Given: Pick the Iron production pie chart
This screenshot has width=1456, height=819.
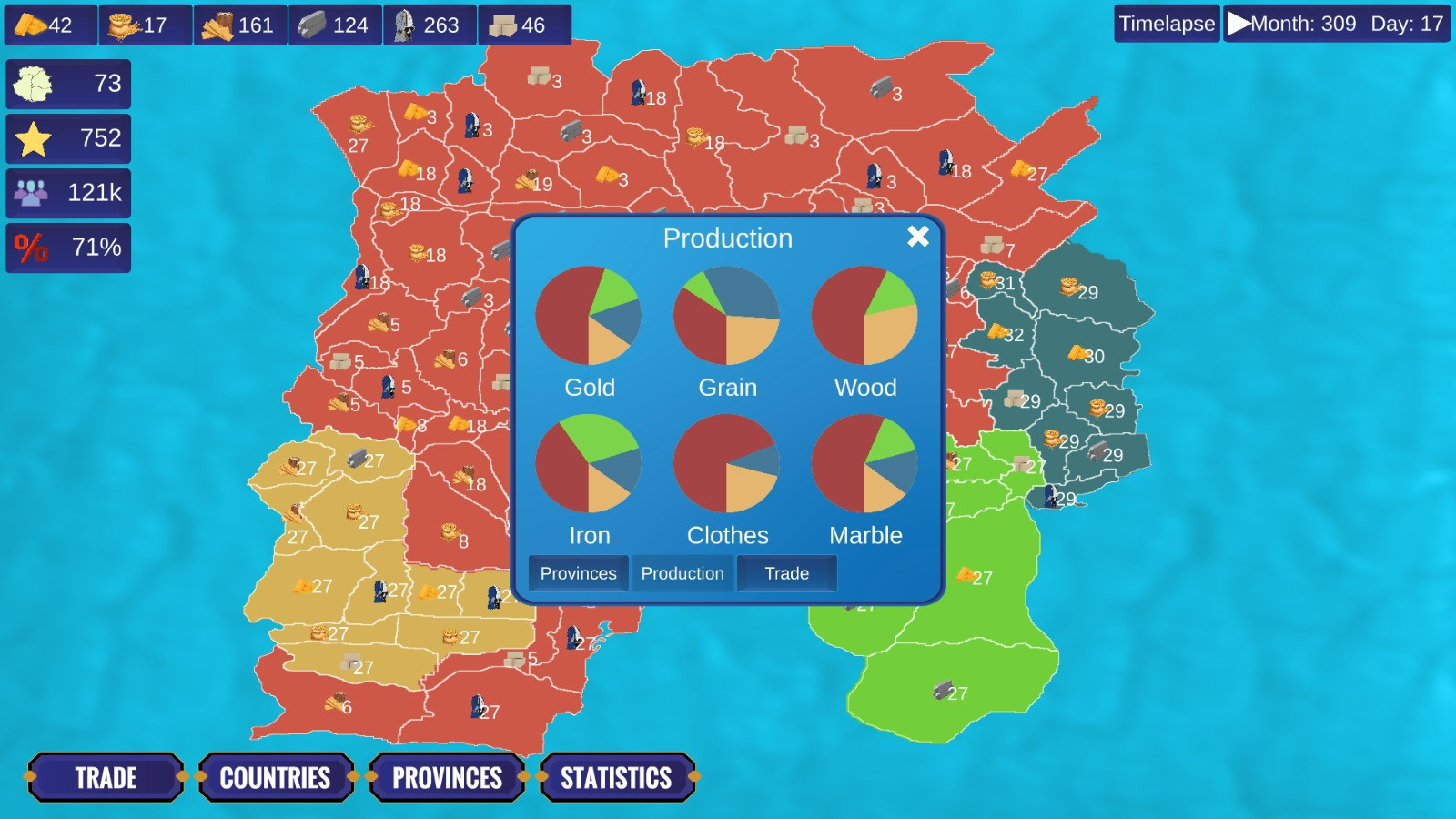Looking at the screenshot, I should [589, 464].
